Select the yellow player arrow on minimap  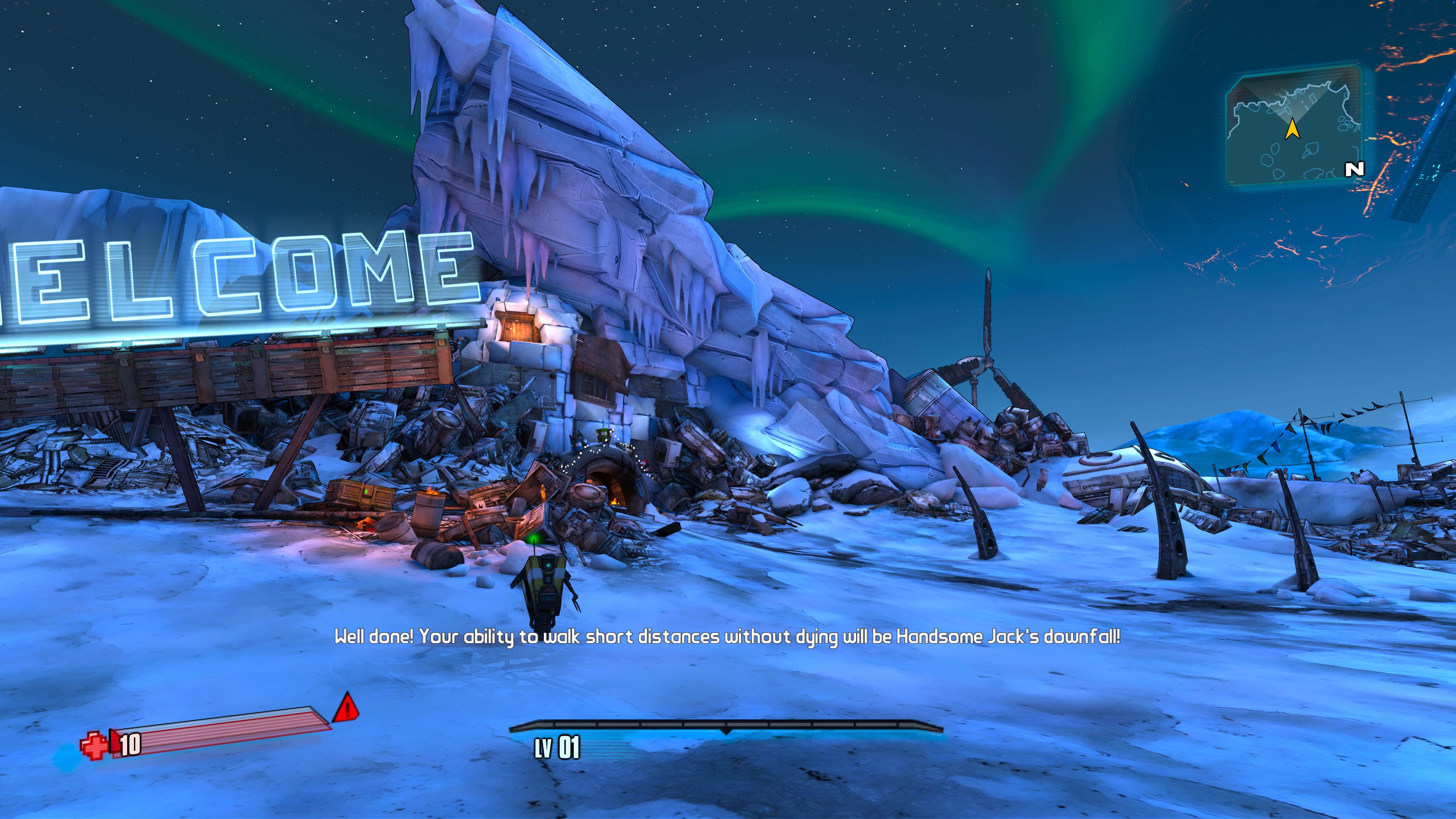tap(1292, 129)
